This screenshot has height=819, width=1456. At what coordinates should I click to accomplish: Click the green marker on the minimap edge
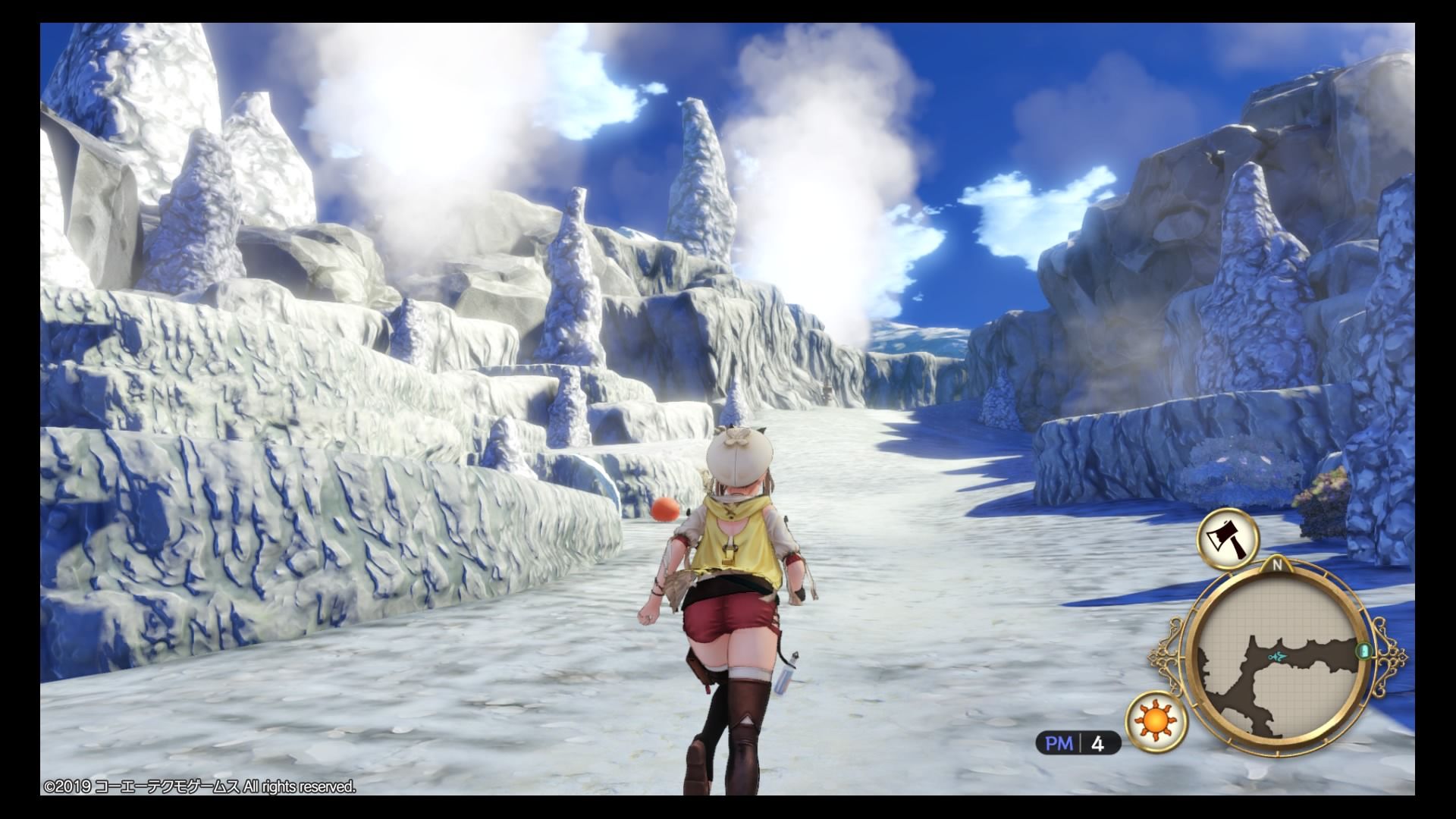(x=1365, y=651)
